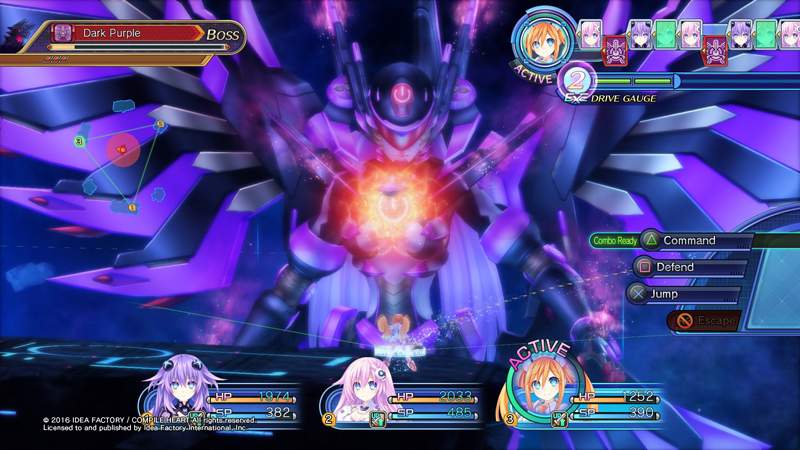
Task: Click the active orange-haired character's turn portrait
Action: (544, 42)
